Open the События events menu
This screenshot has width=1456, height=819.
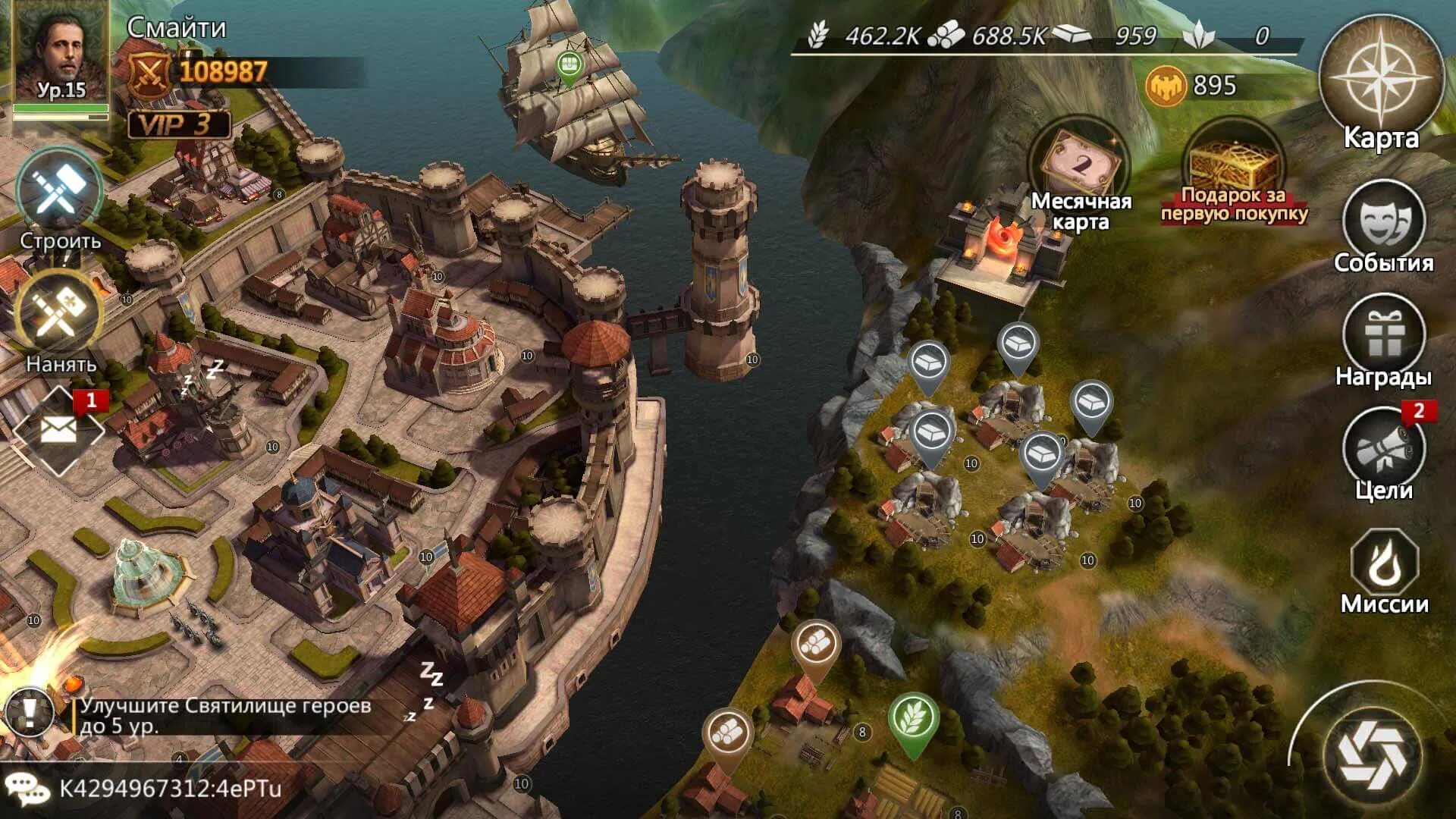[x=1383, y=221]
